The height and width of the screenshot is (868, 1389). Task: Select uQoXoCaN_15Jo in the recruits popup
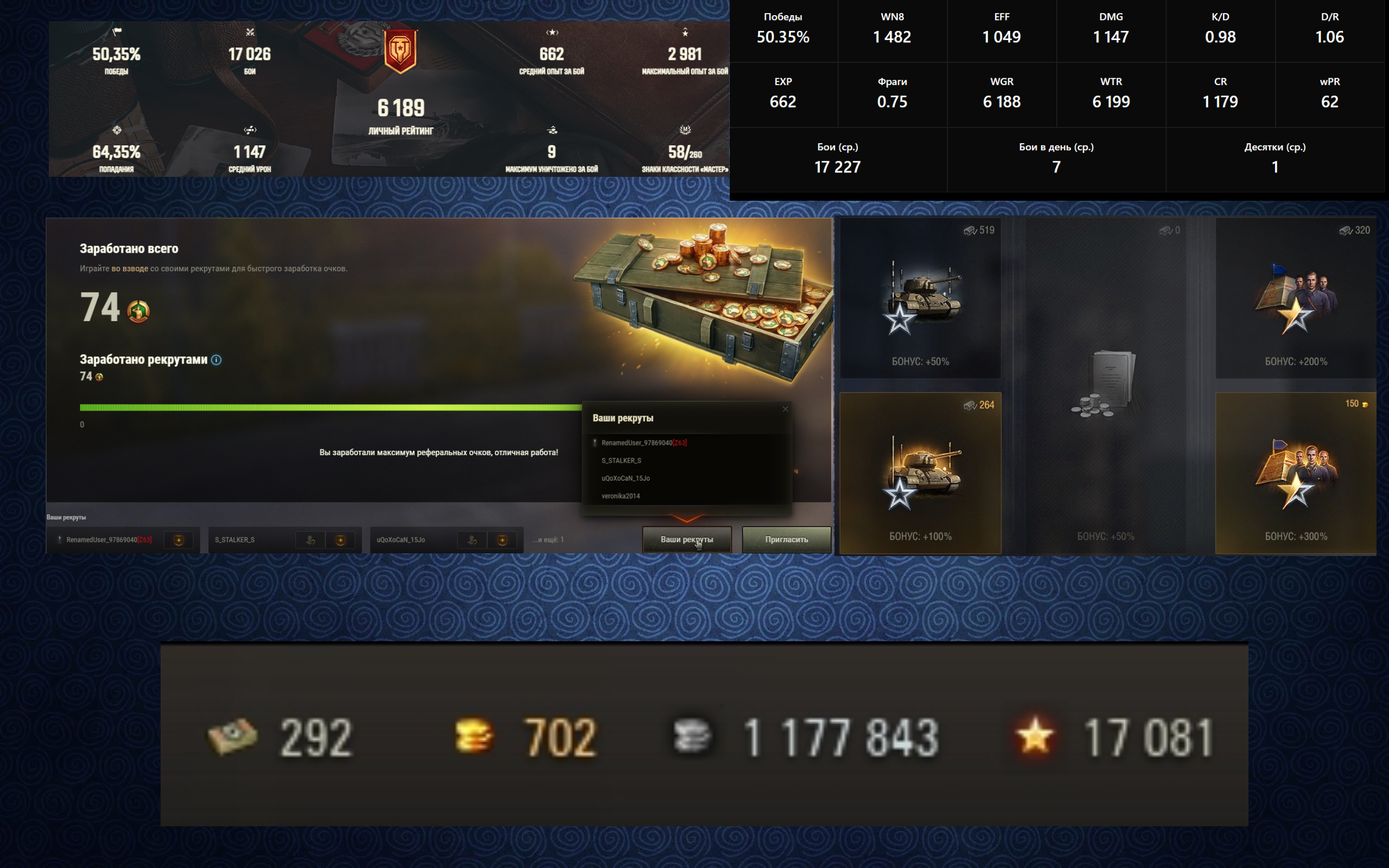coord(625,478)
